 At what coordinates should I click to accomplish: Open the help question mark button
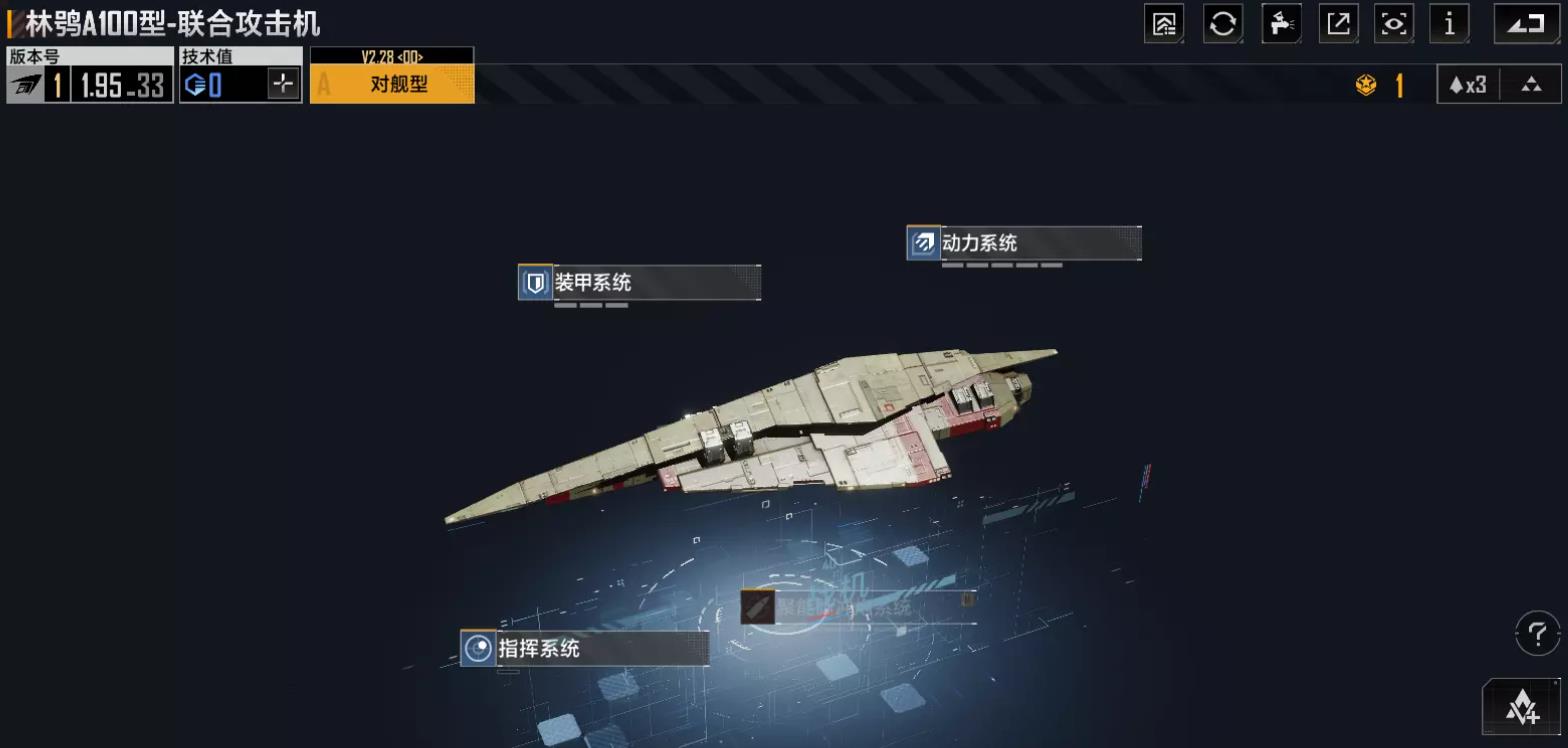[1537, 632]
